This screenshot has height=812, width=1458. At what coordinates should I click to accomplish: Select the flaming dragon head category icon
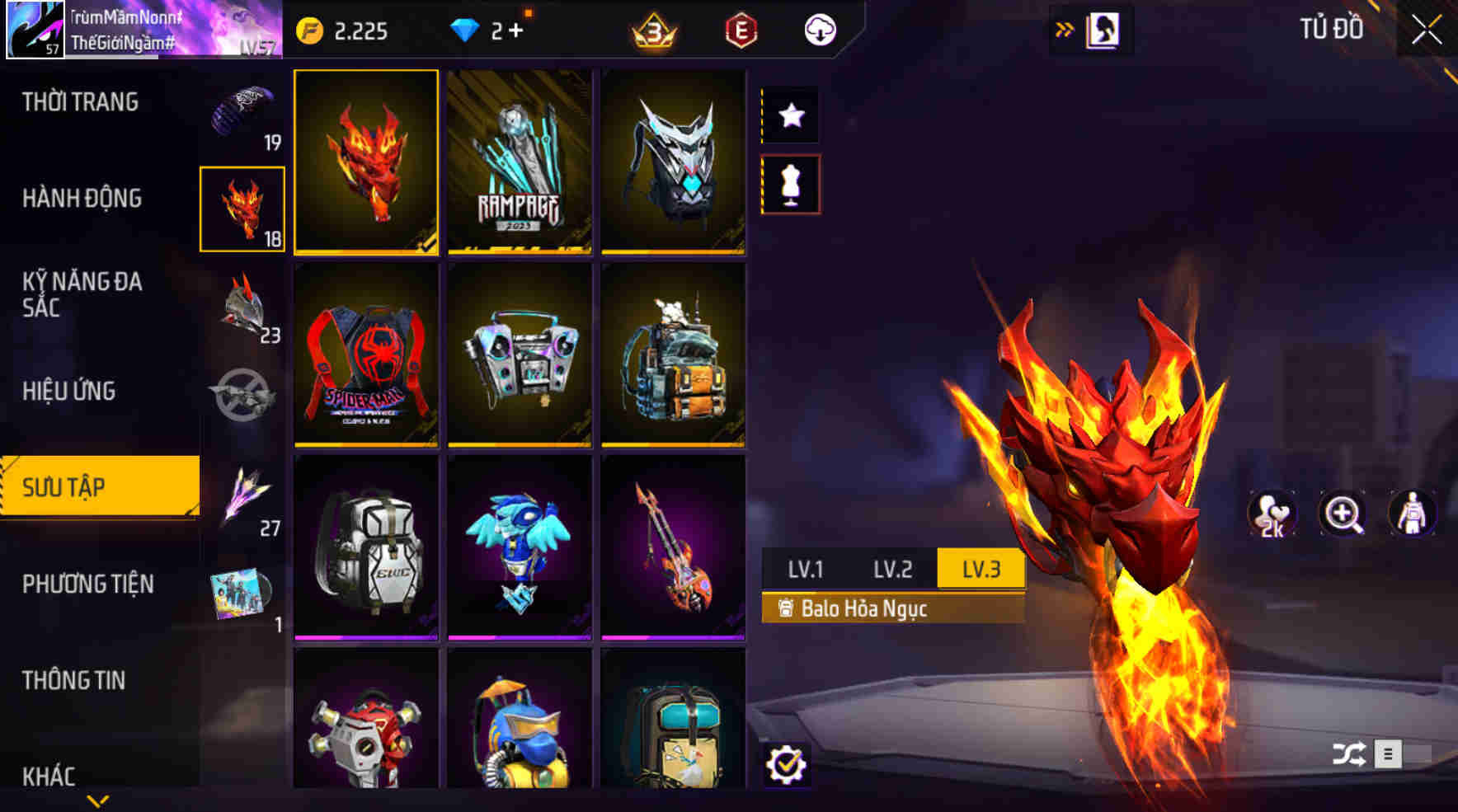pyautogui.click(x=243, y=208)
